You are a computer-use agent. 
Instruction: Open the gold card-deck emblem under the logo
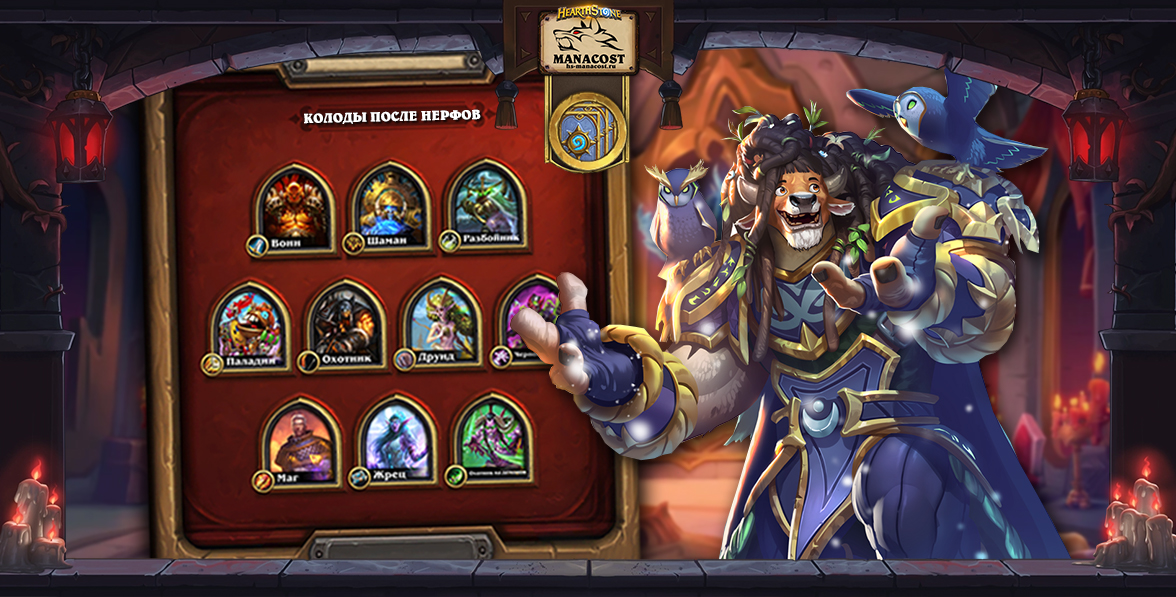587,127
